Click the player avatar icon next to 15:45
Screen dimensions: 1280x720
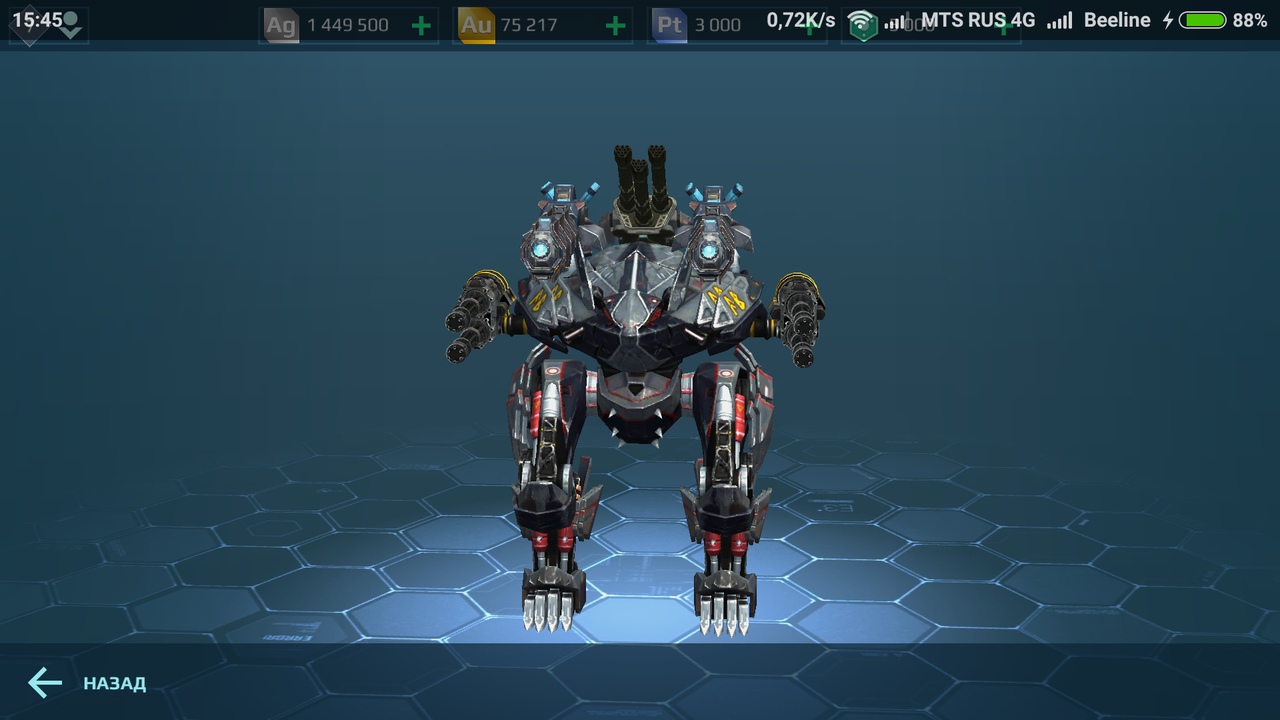click(x=71, y=16)
